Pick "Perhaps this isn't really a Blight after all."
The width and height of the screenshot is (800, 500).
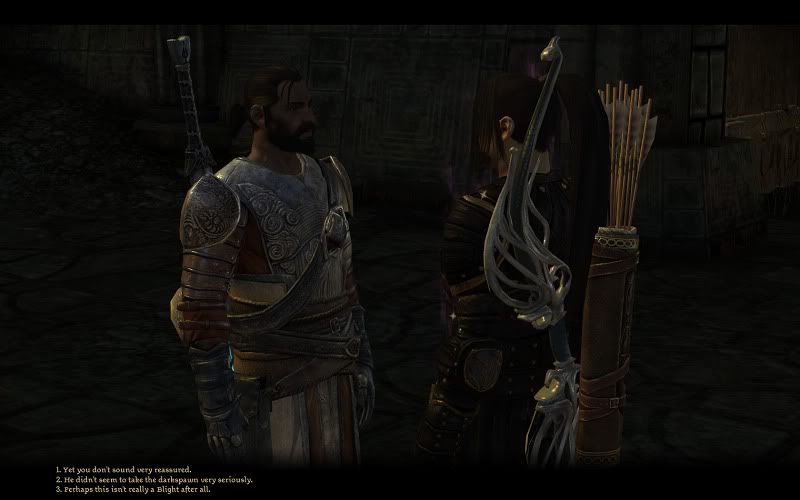coord(135,489)
